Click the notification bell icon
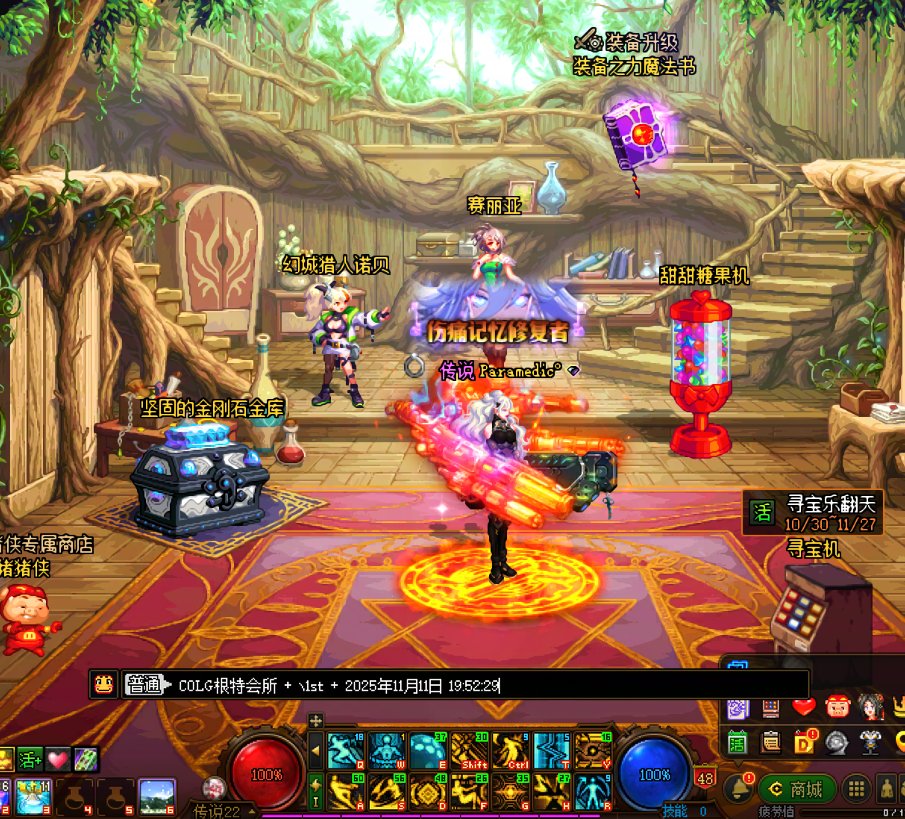The height and width of the screenshot is (819, 905). [739, 788]
